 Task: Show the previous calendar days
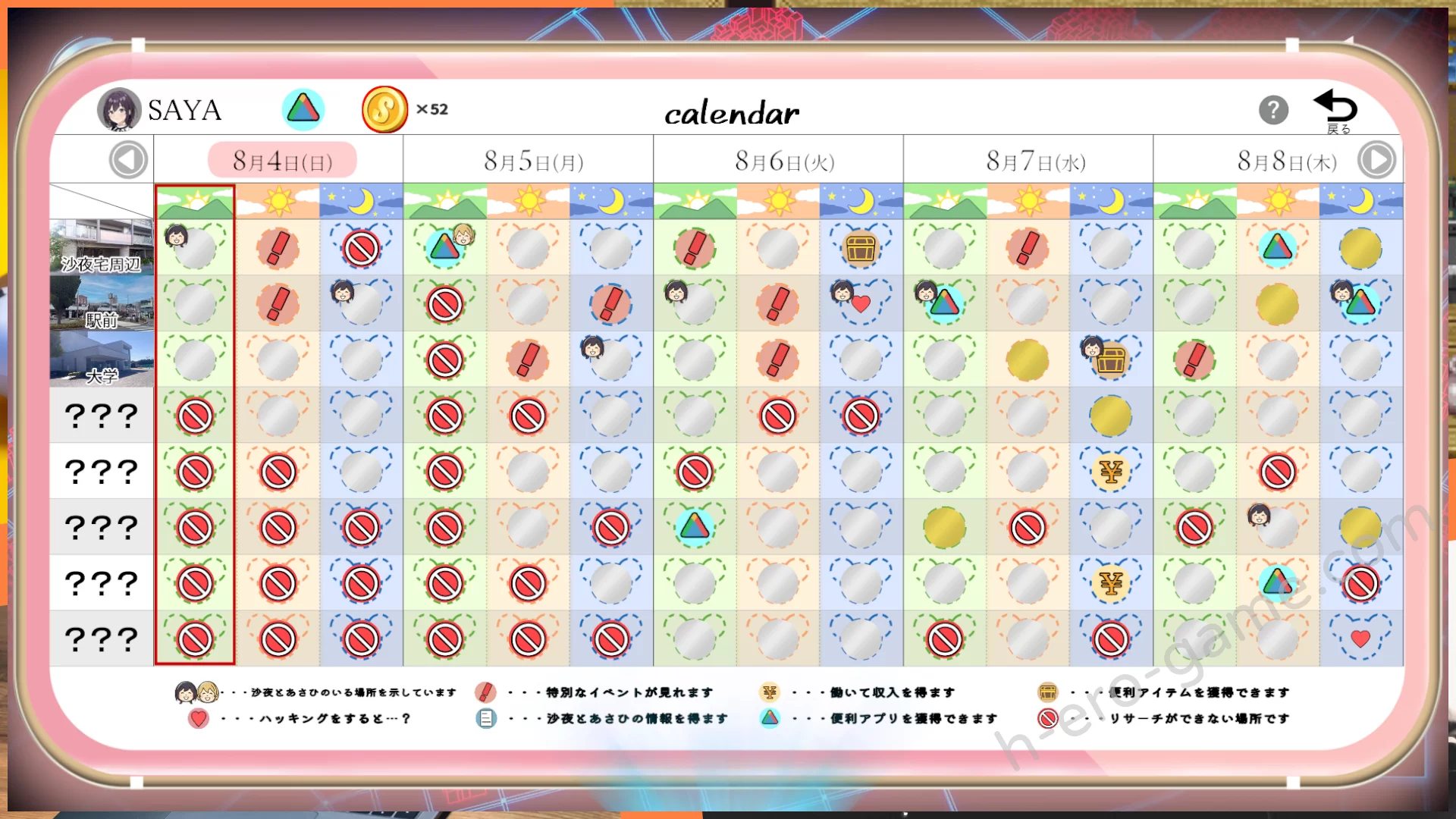(x=127, y=161)
